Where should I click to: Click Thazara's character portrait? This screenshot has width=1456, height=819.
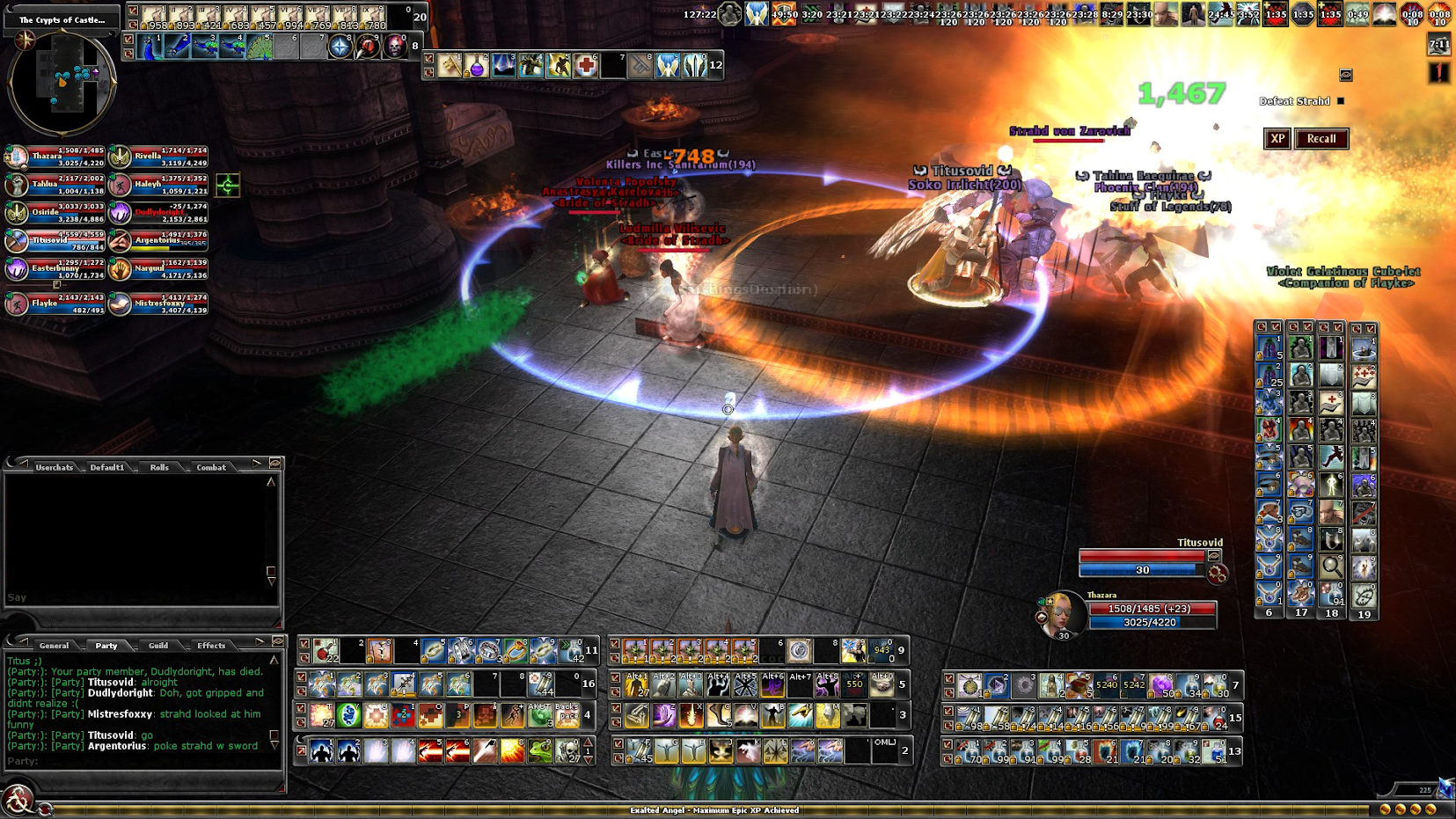click(x=1062, y=613)
